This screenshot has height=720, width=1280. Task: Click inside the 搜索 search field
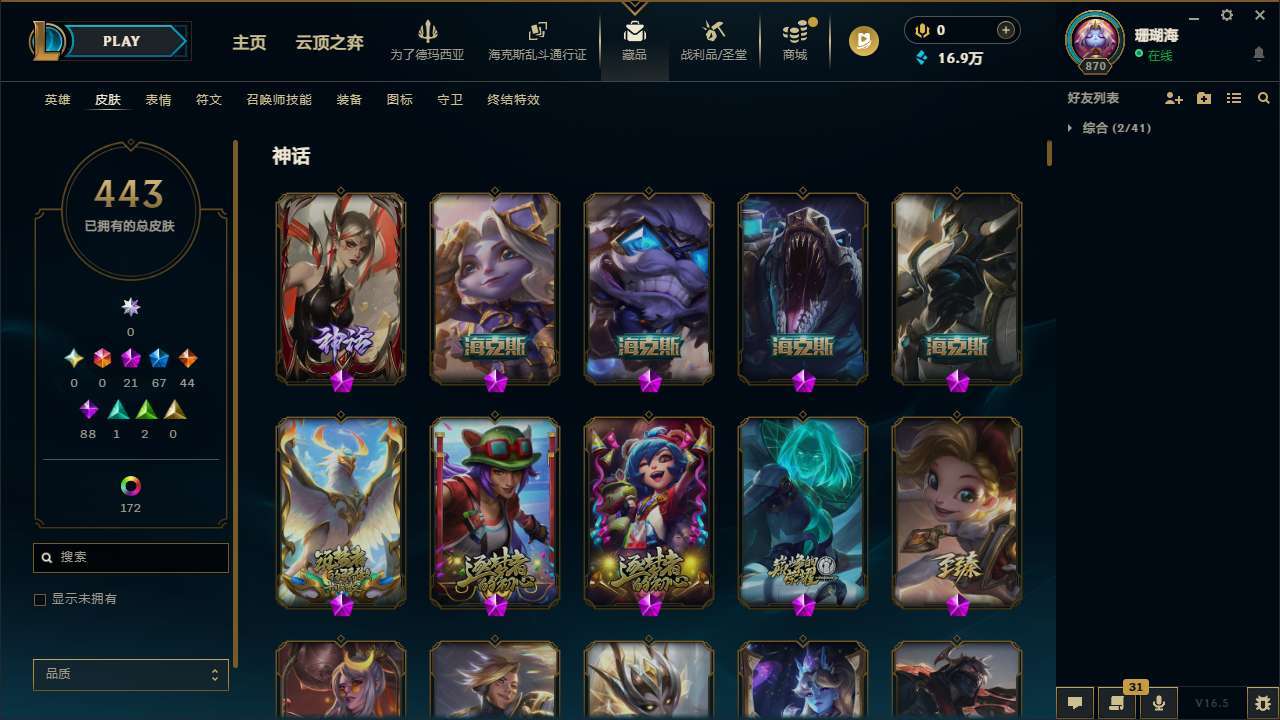point(130,557)
